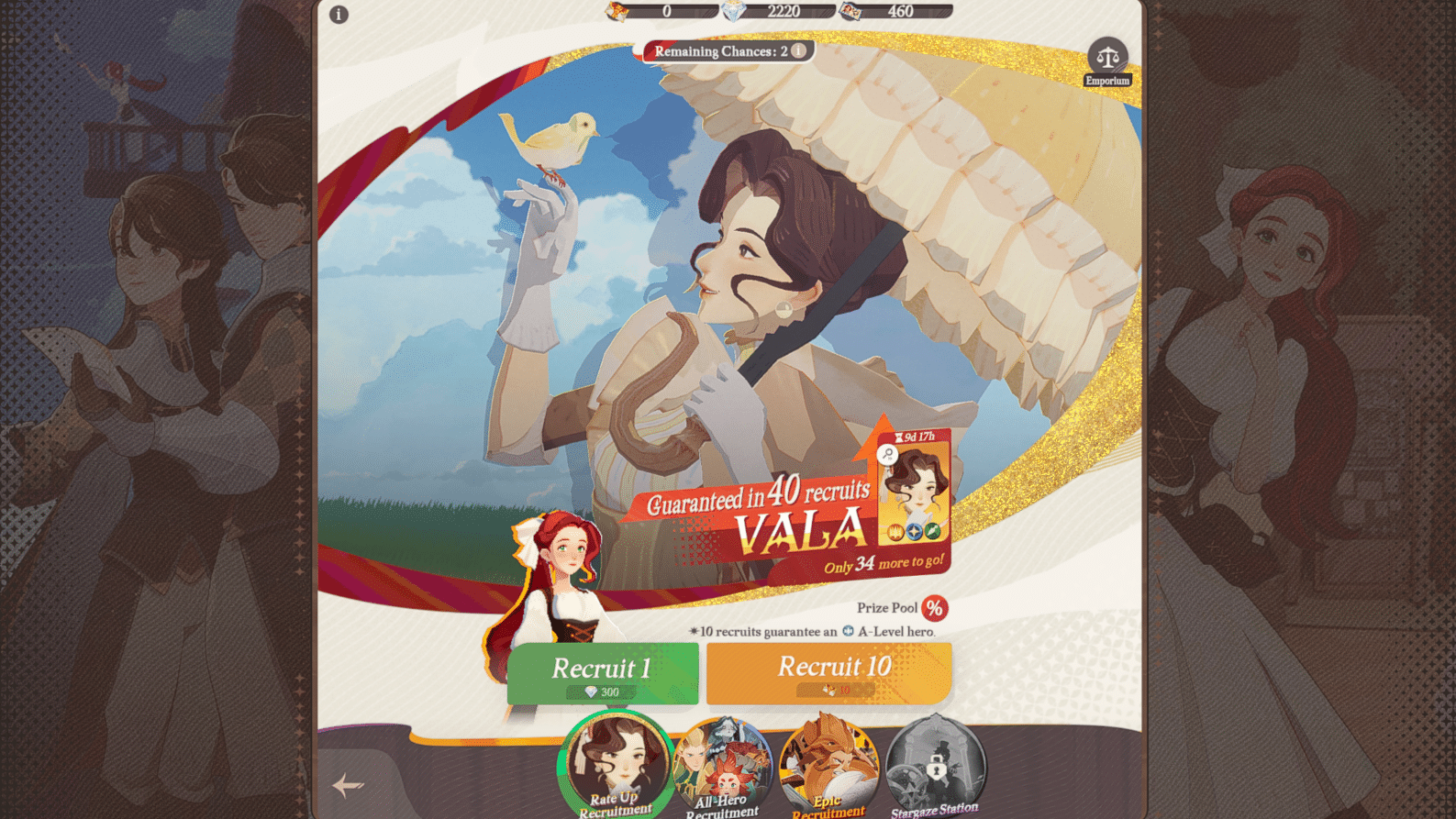This screenshot has height=819, width=1456.
Task: Click the magnifier icon on Vala's featured card
Action: coord(885,453)
